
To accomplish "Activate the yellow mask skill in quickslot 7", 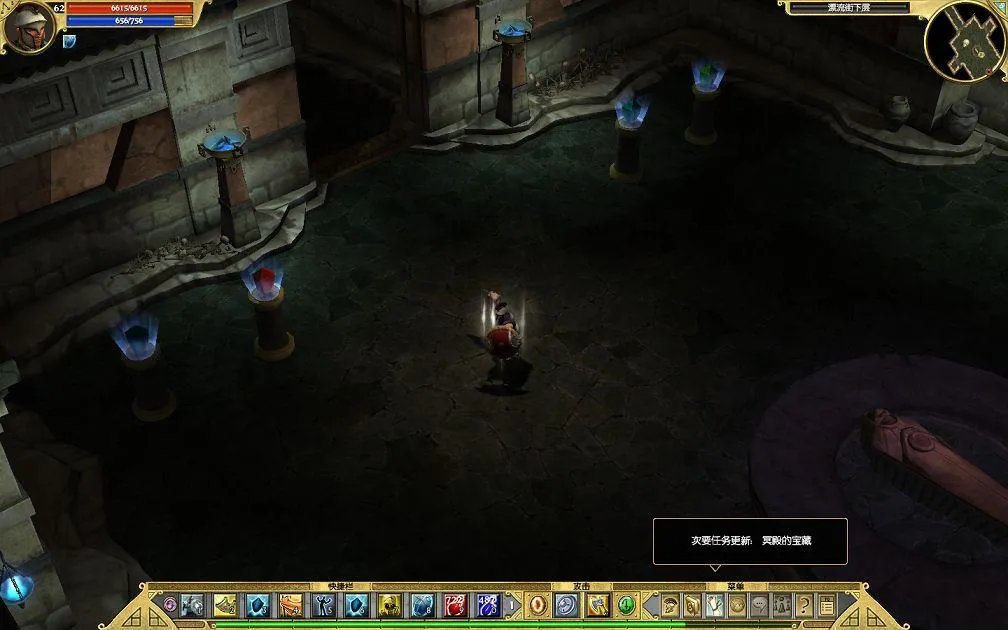I will pos(389,605).
